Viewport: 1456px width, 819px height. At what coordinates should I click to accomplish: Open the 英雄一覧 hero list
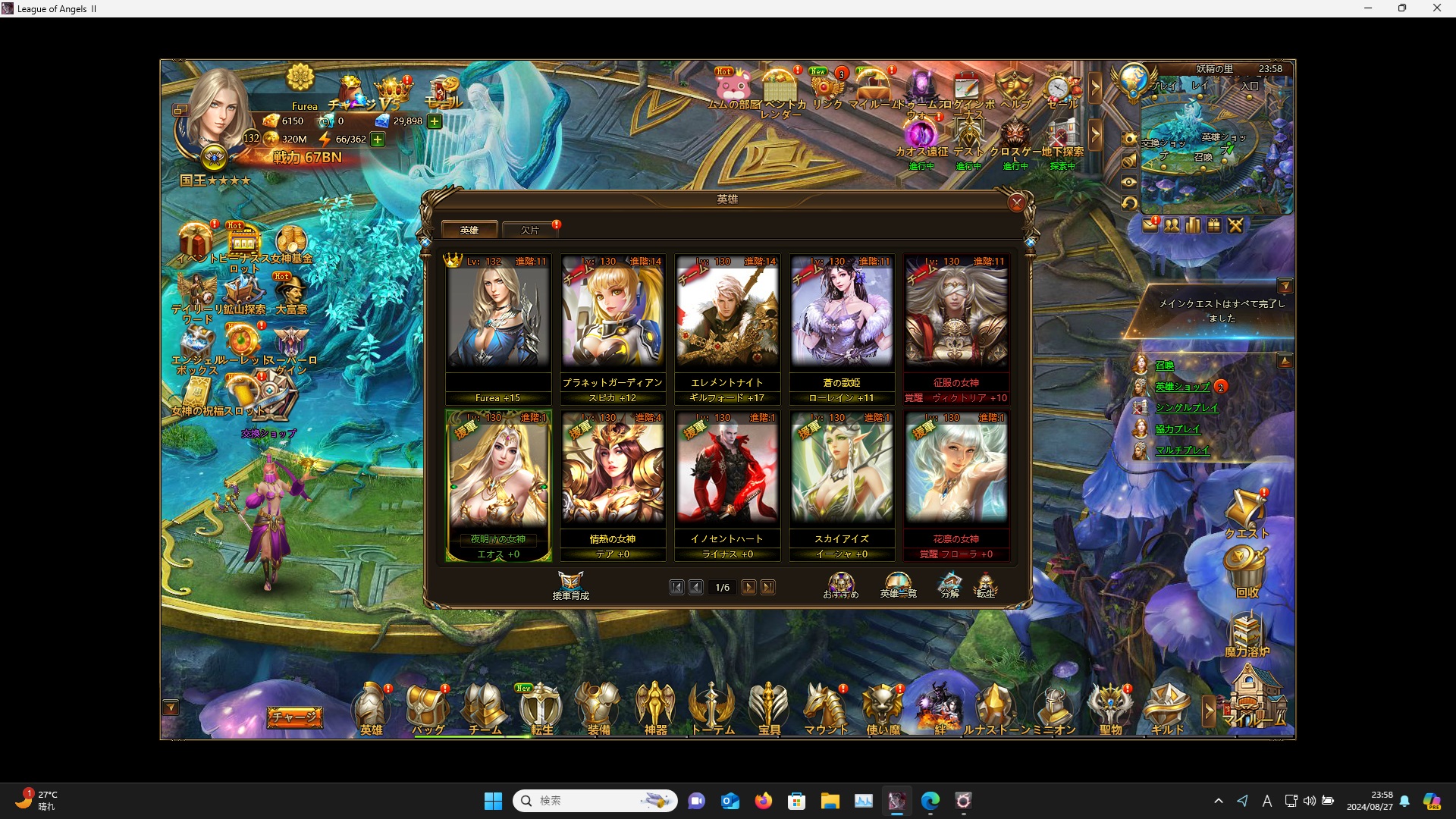pyautogui.click(x=898, y=585)
